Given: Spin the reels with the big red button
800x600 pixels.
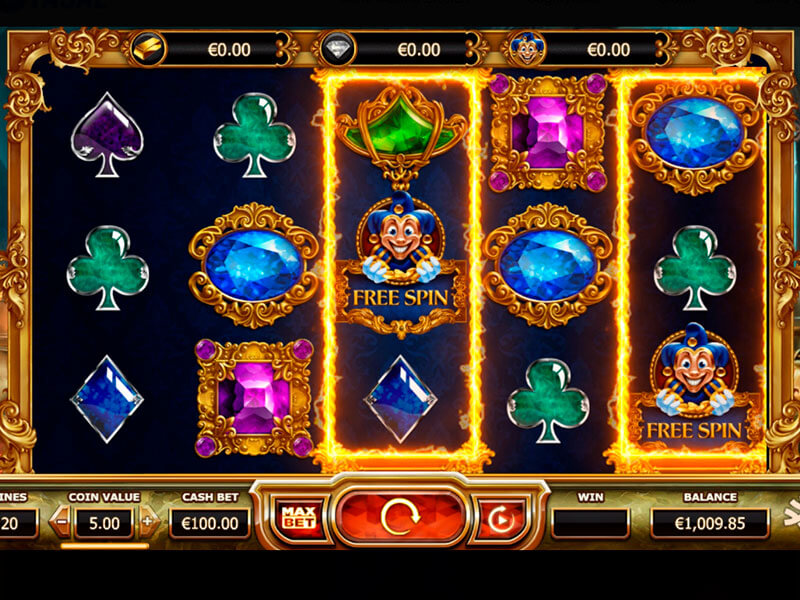Looking at the screenshot, I should pos(399,517).
